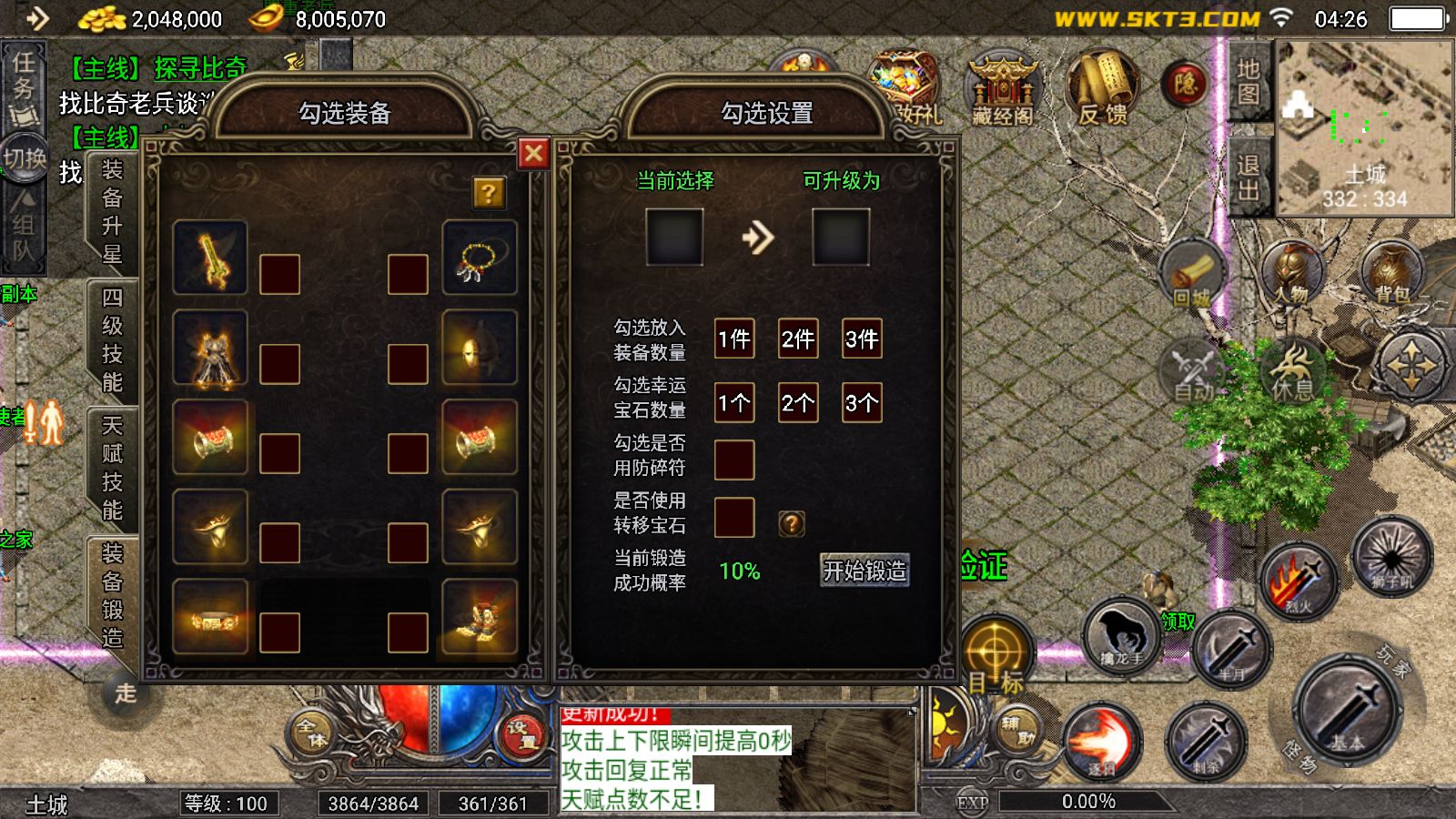Exit the game with 退出 button
Viewport: 1456px width, 819px height.
pyautogui.click(x=1248, y=177)
